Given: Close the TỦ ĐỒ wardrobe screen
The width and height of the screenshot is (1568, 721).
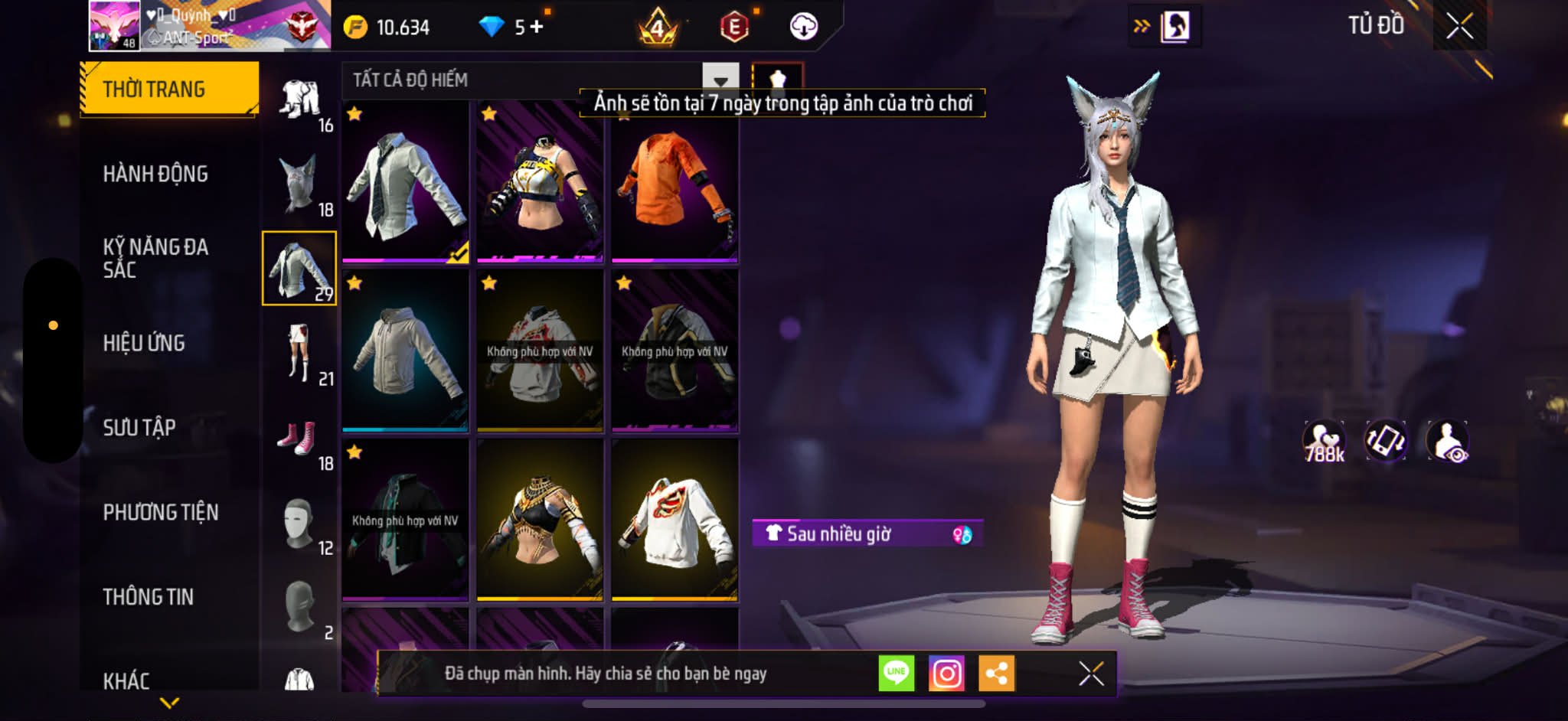Looking at the screenshot, I should click(x=1459, y=26).
